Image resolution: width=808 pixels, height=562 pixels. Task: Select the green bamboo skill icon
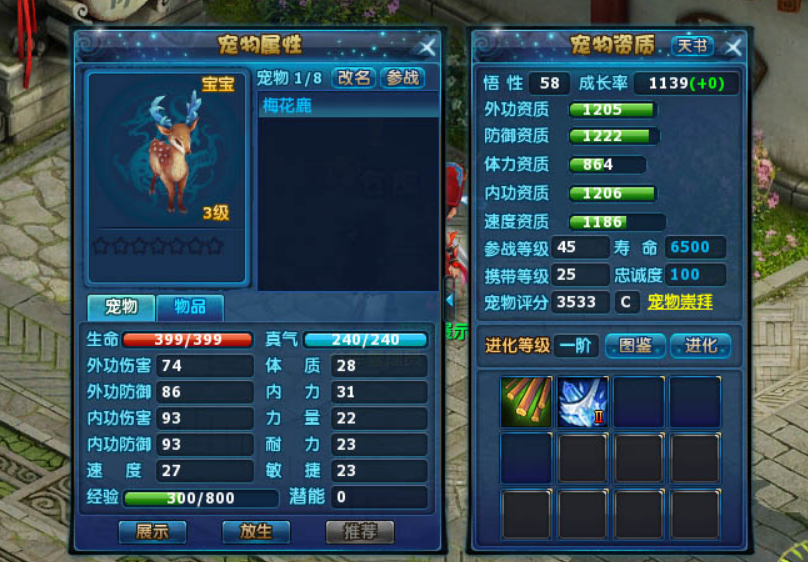click(x=526, y=402)
